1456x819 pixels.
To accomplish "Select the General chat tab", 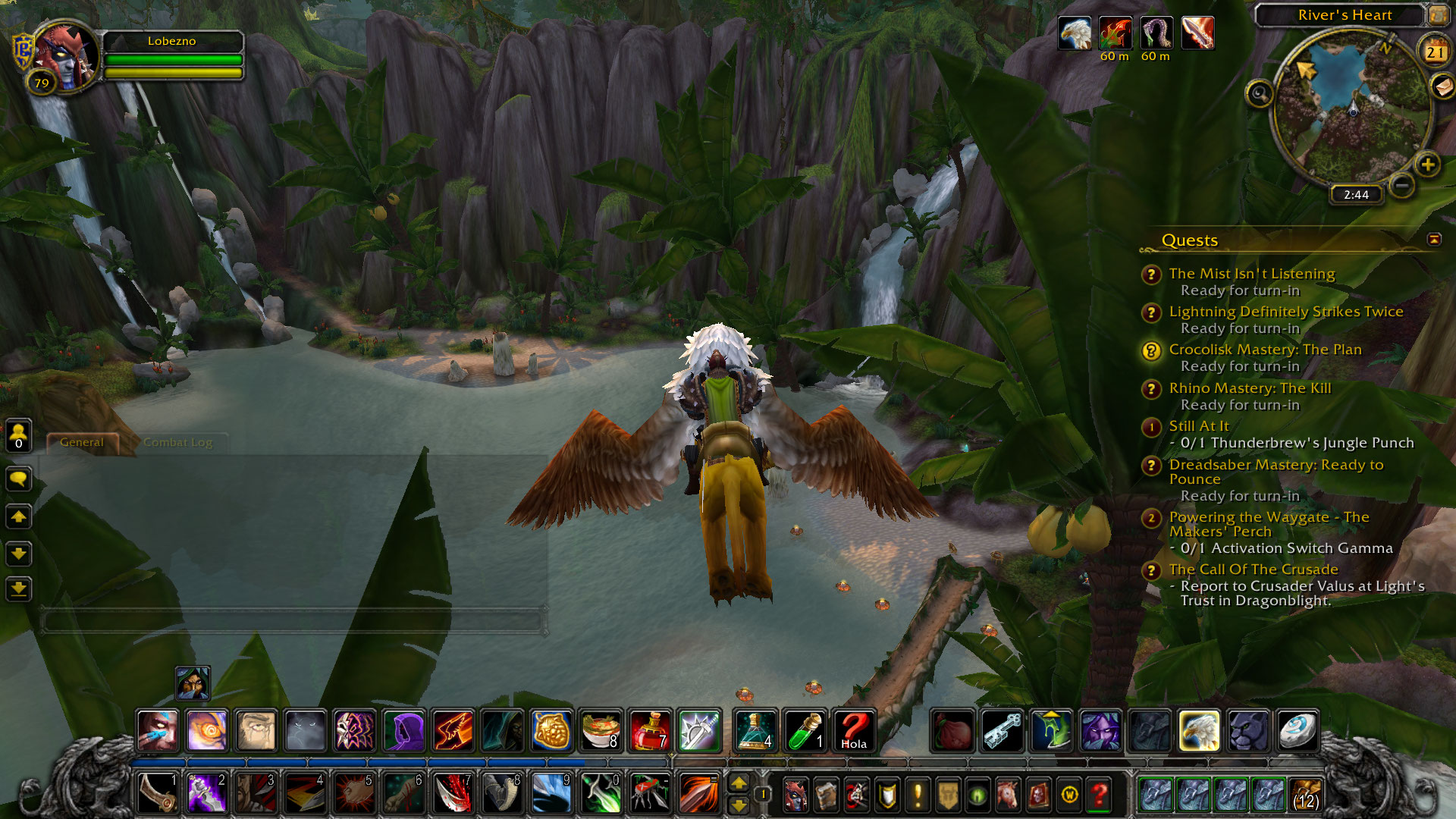I will (x=82, y=442).
